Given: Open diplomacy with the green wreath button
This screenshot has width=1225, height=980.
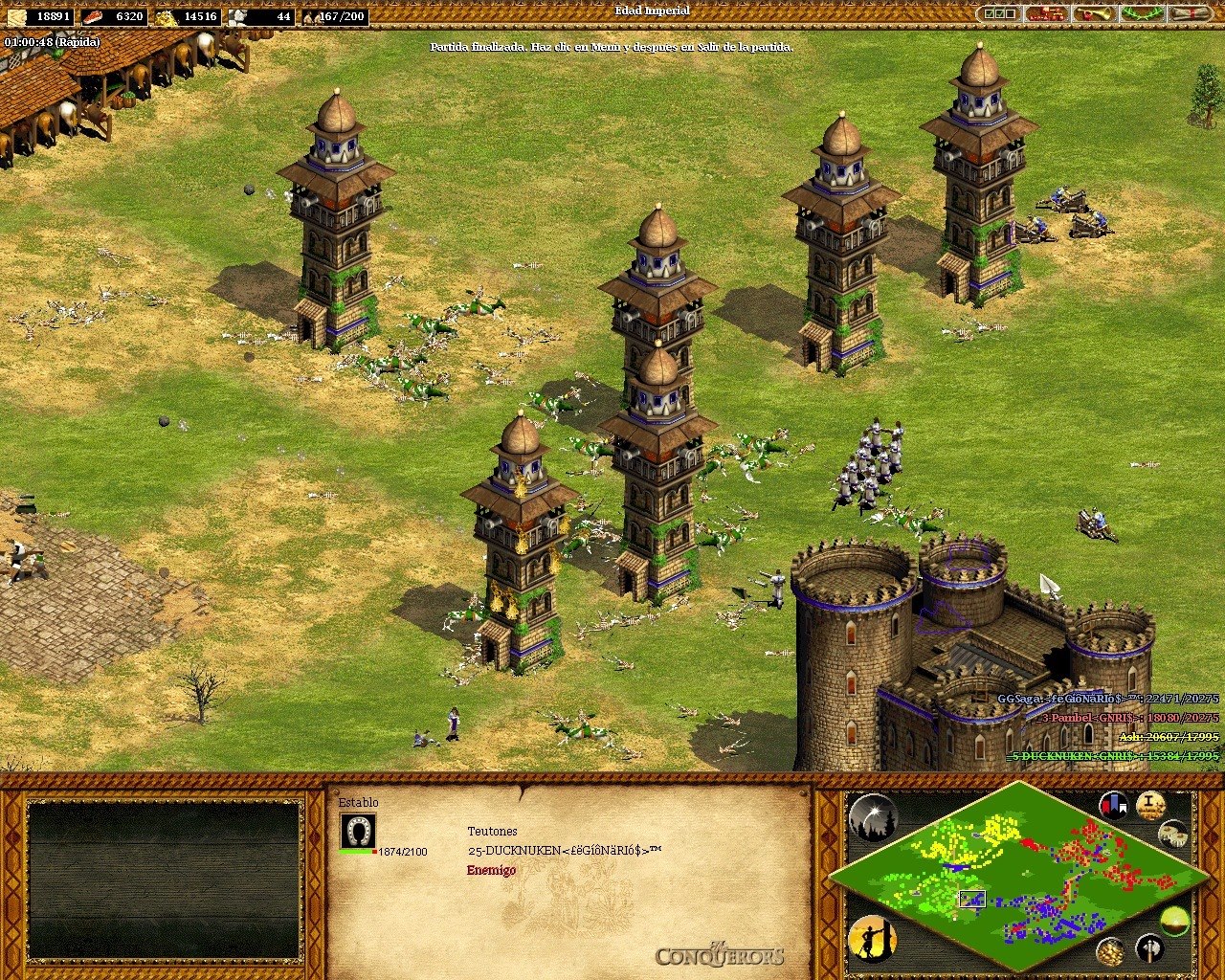Looking at the screenshot, I should (x=1143, y=14).
